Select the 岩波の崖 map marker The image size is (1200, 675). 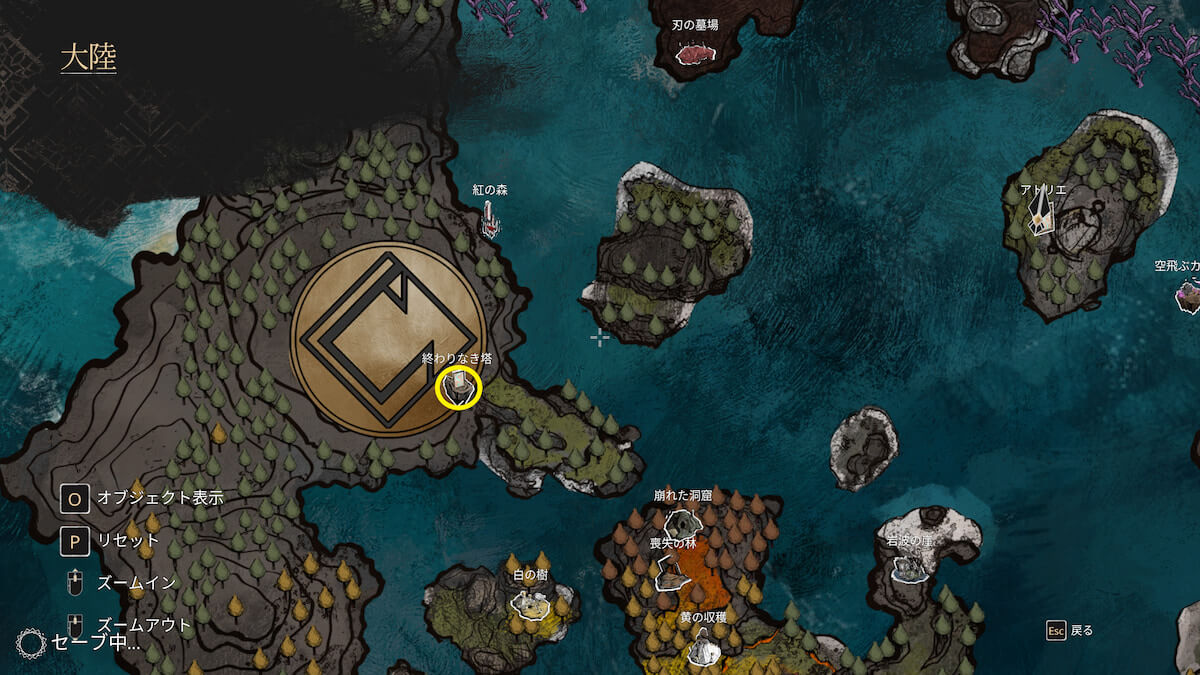click(910, 568)
